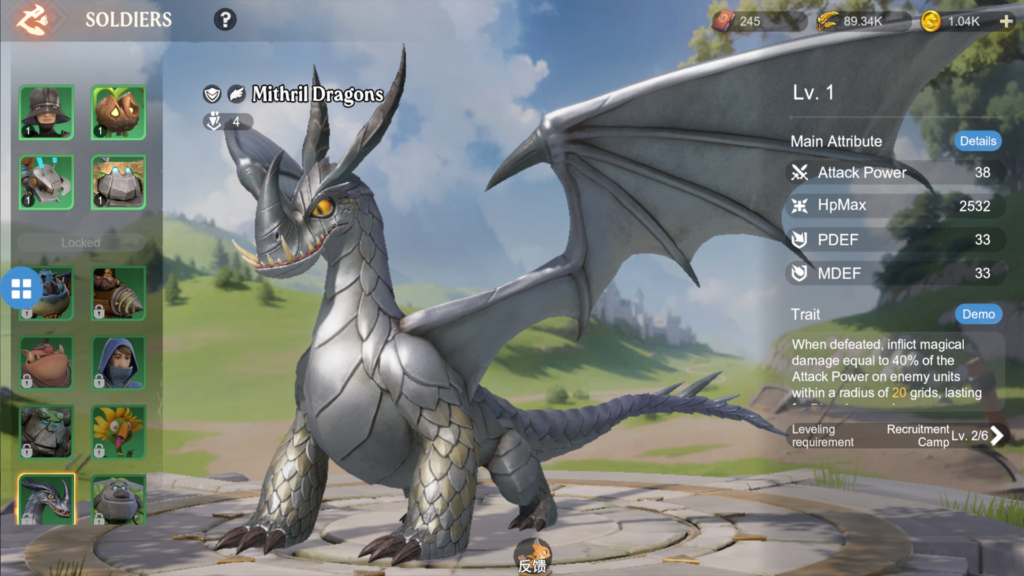Select the pumpkin-head soldier portrait
Screen dimensions: 1024x576
point(119,112)
